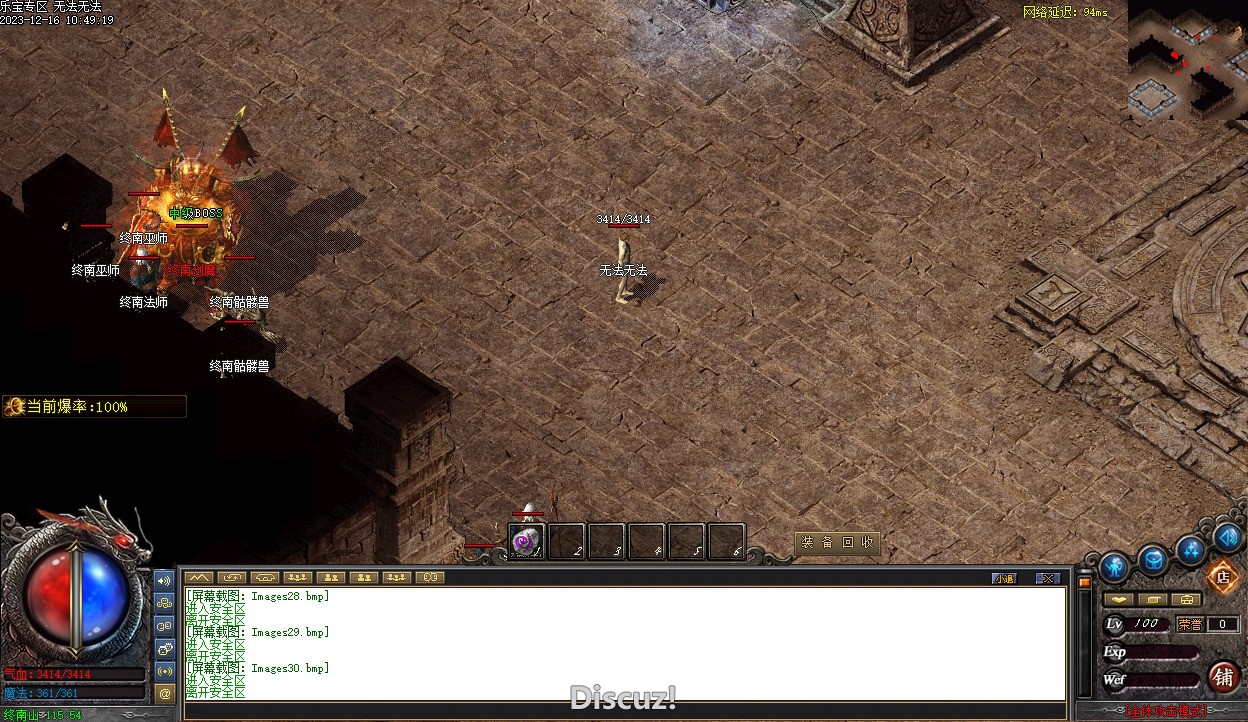1248x722 pixels.
Task: Click the dice icon in chat sidebar
Action: 165,648
